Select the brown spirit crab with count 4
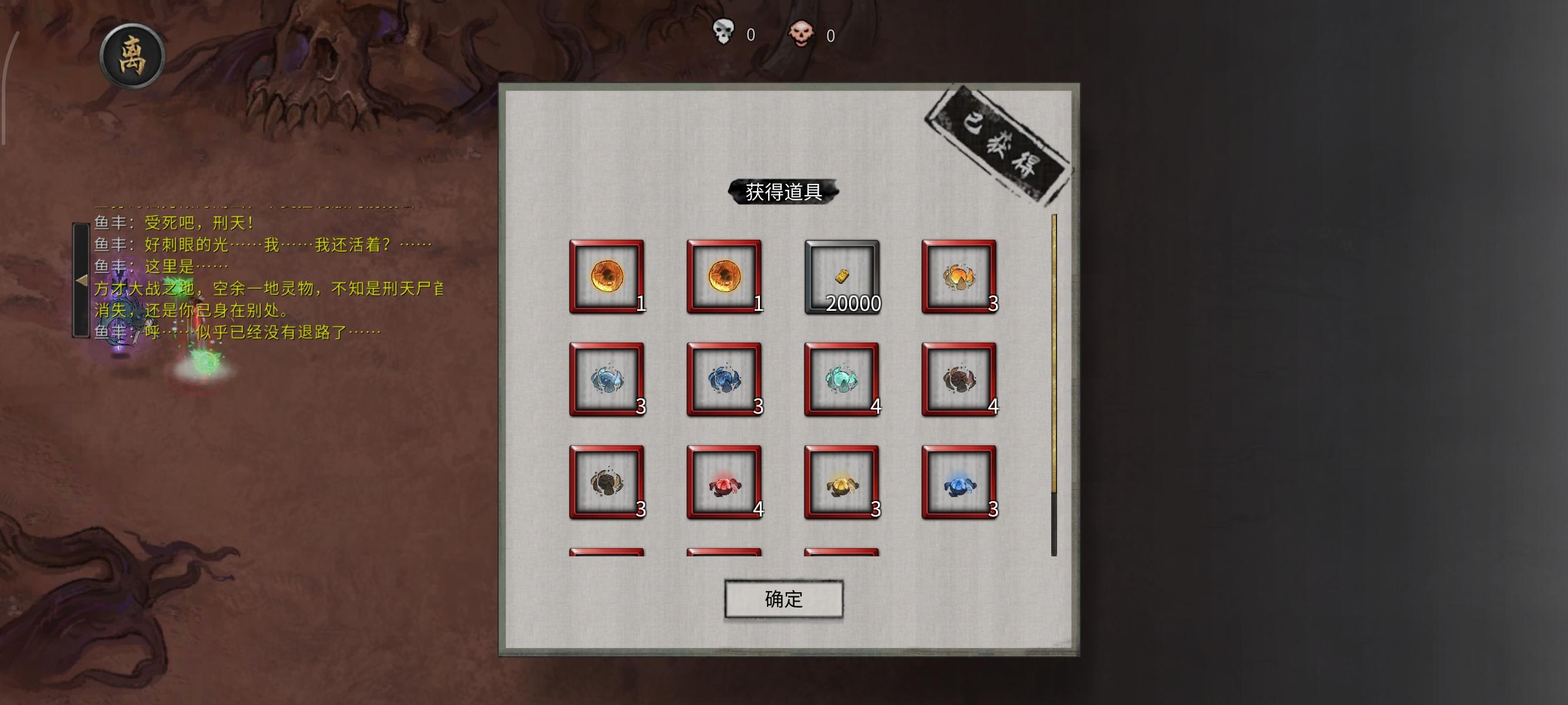This screenshot has width=1568, height=705. point(960,379)
